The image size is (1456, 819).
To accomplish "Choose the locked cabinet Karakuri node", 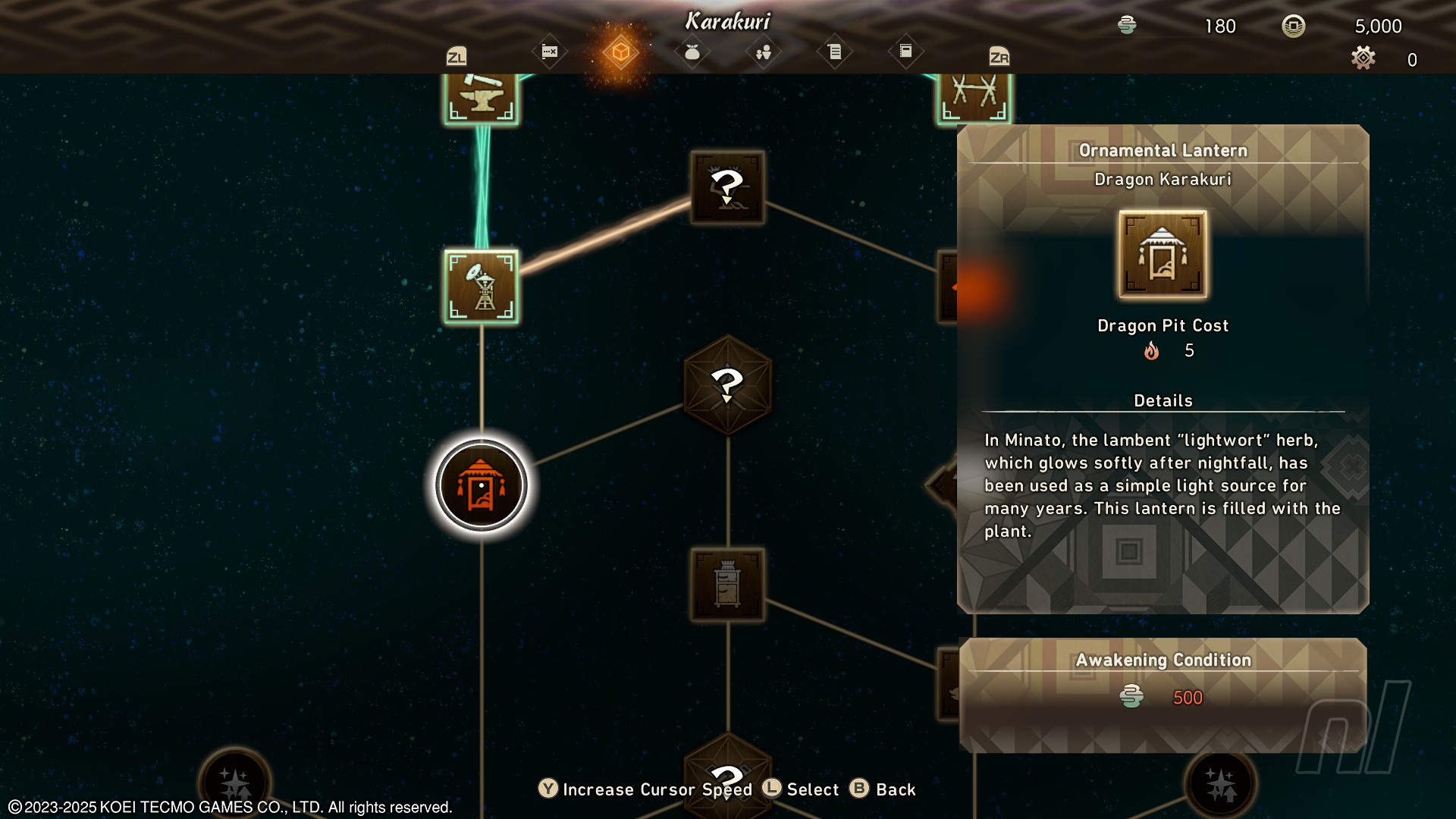I will tap(727, 585).
